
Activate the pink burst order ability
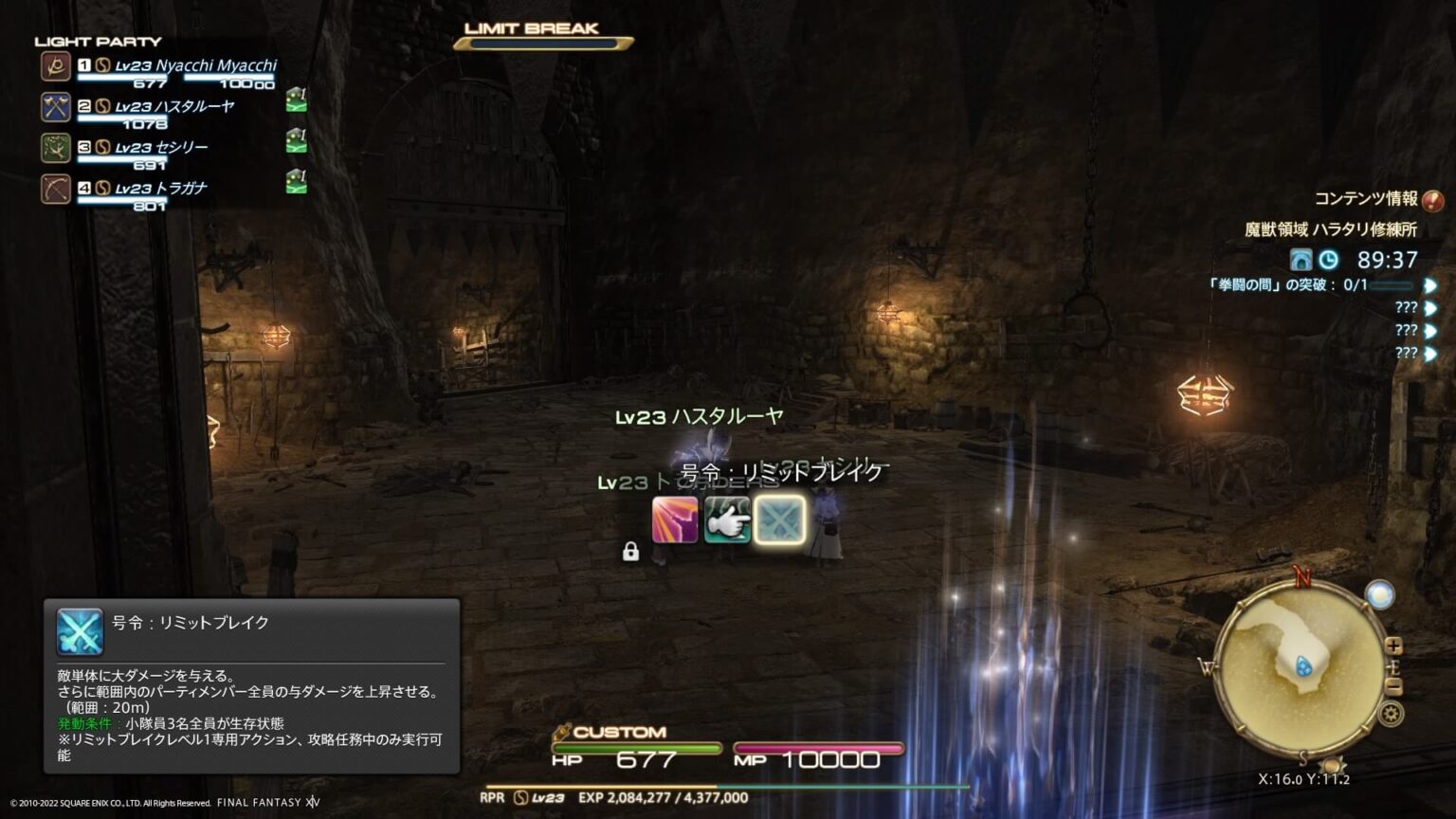coord(675,520)
